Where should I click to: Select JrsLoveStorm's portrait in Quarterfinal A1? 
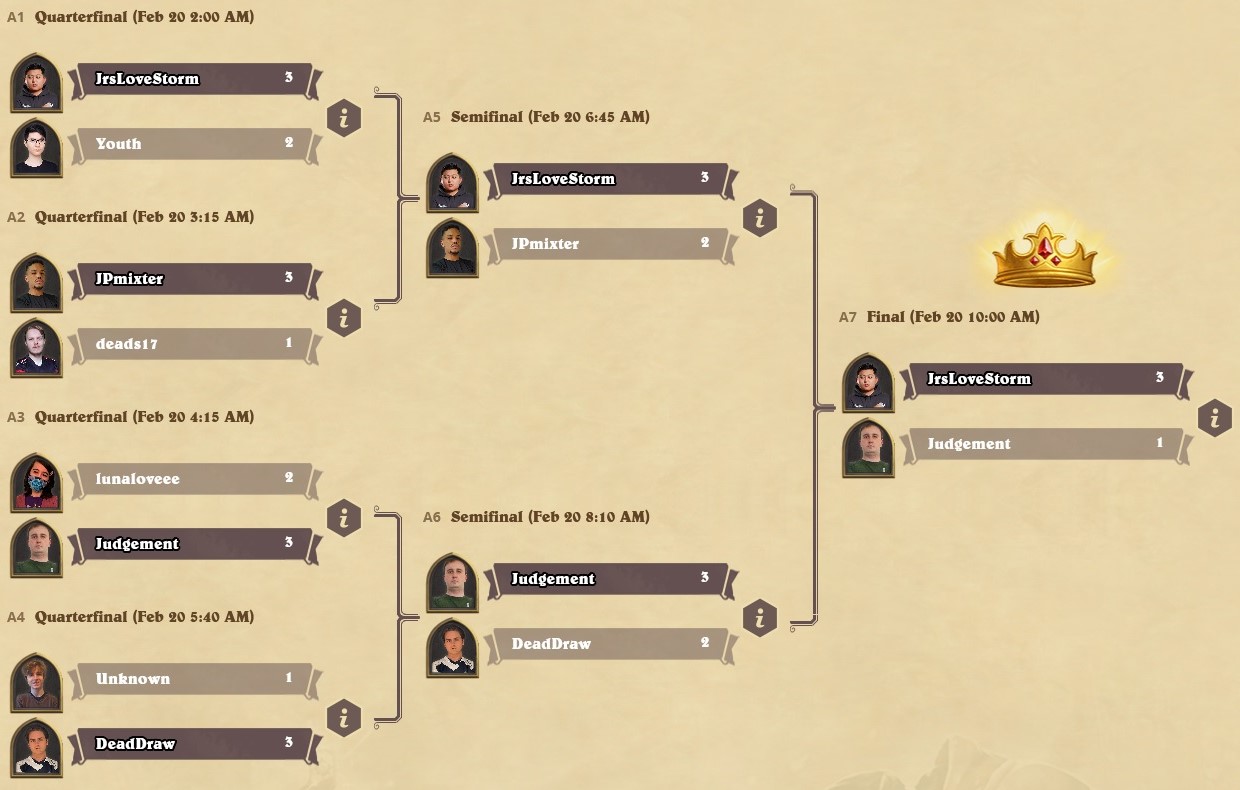tap(37, 83)
